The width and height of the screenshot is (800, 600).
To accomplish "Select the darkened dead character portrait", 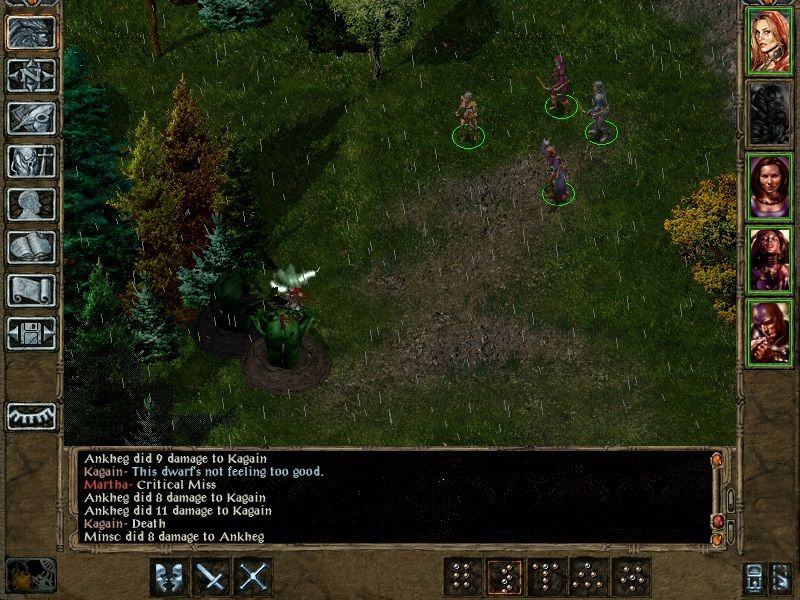I will pos(770,114).
